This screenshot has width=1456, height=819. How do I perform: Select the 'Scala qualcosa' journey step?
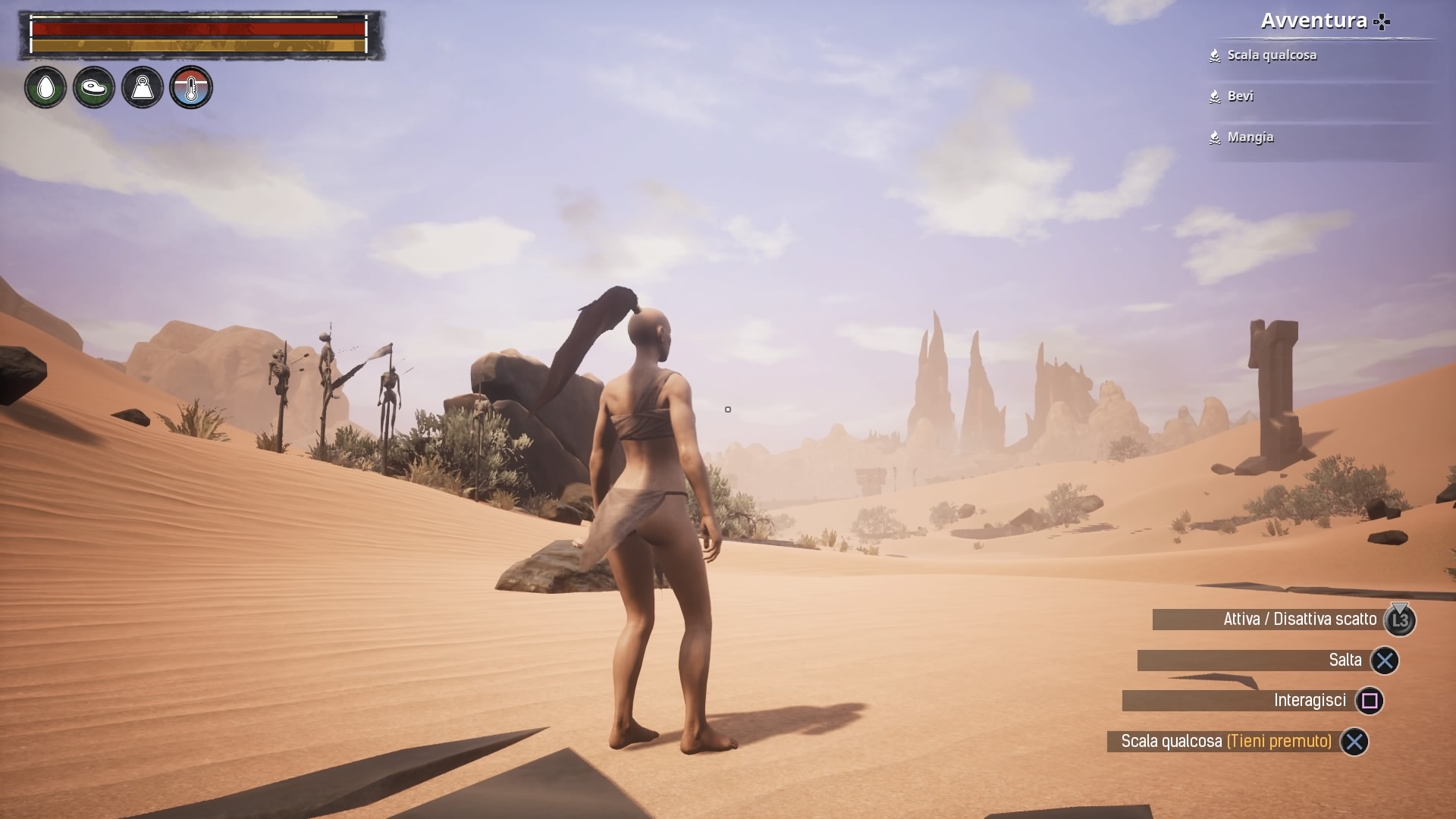click(1272, 55)
